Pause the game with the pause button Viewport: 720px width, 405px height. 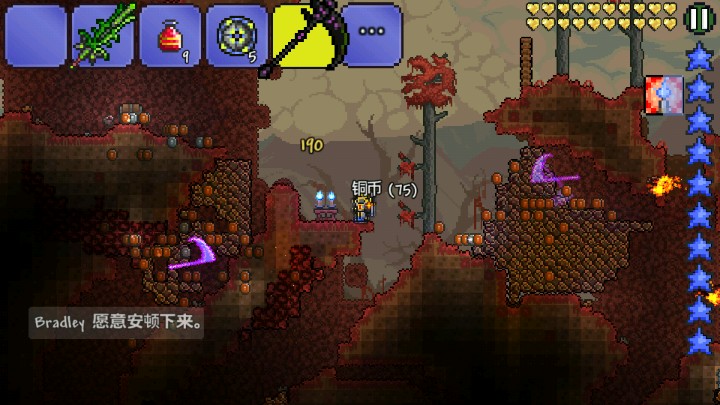(698, 17)
